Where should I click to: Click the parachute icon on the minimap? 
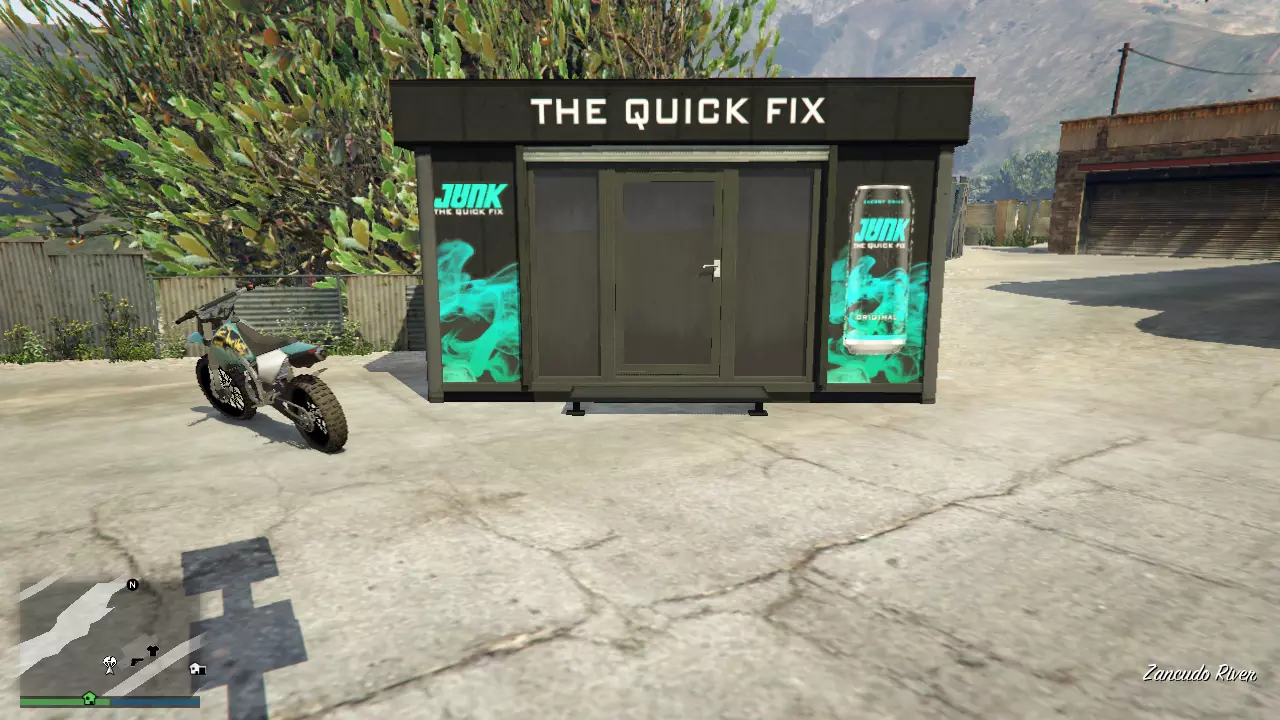pos(109,665)
